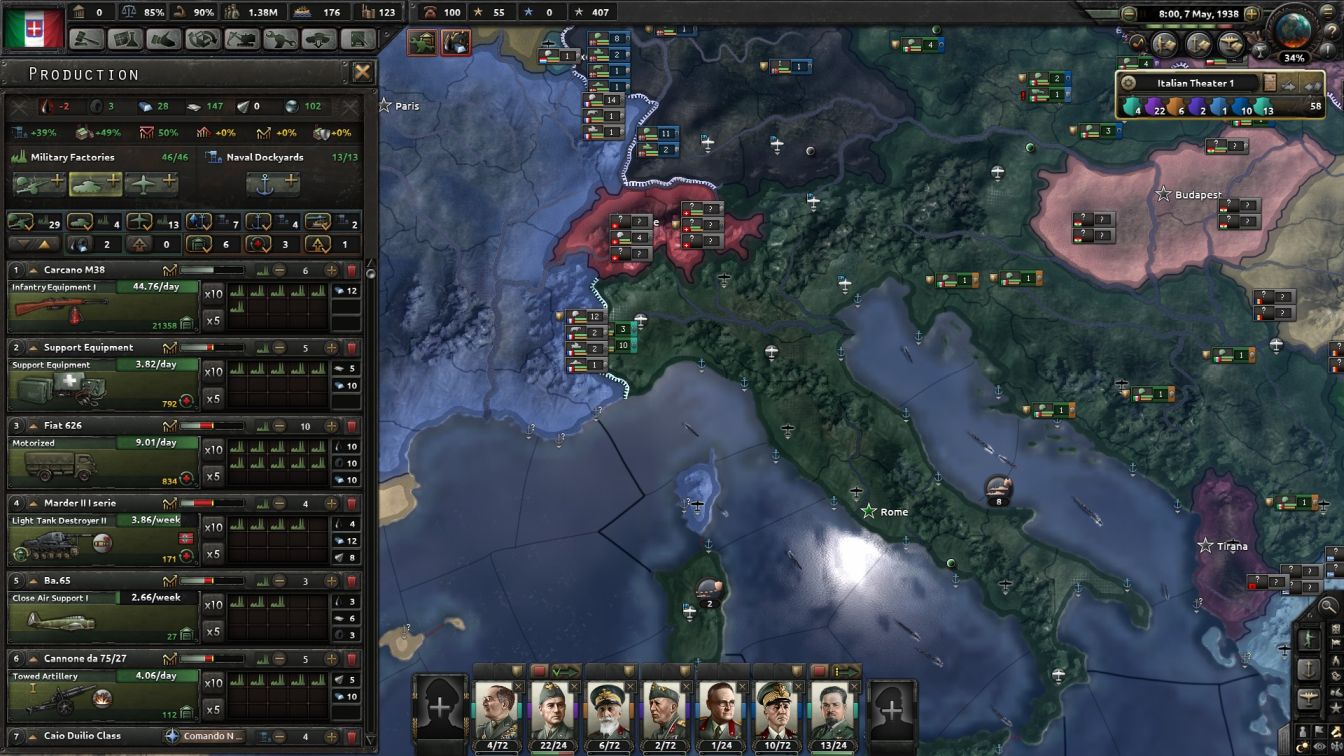Open the Diplomacy menu from top toolbar

[162, 39]
